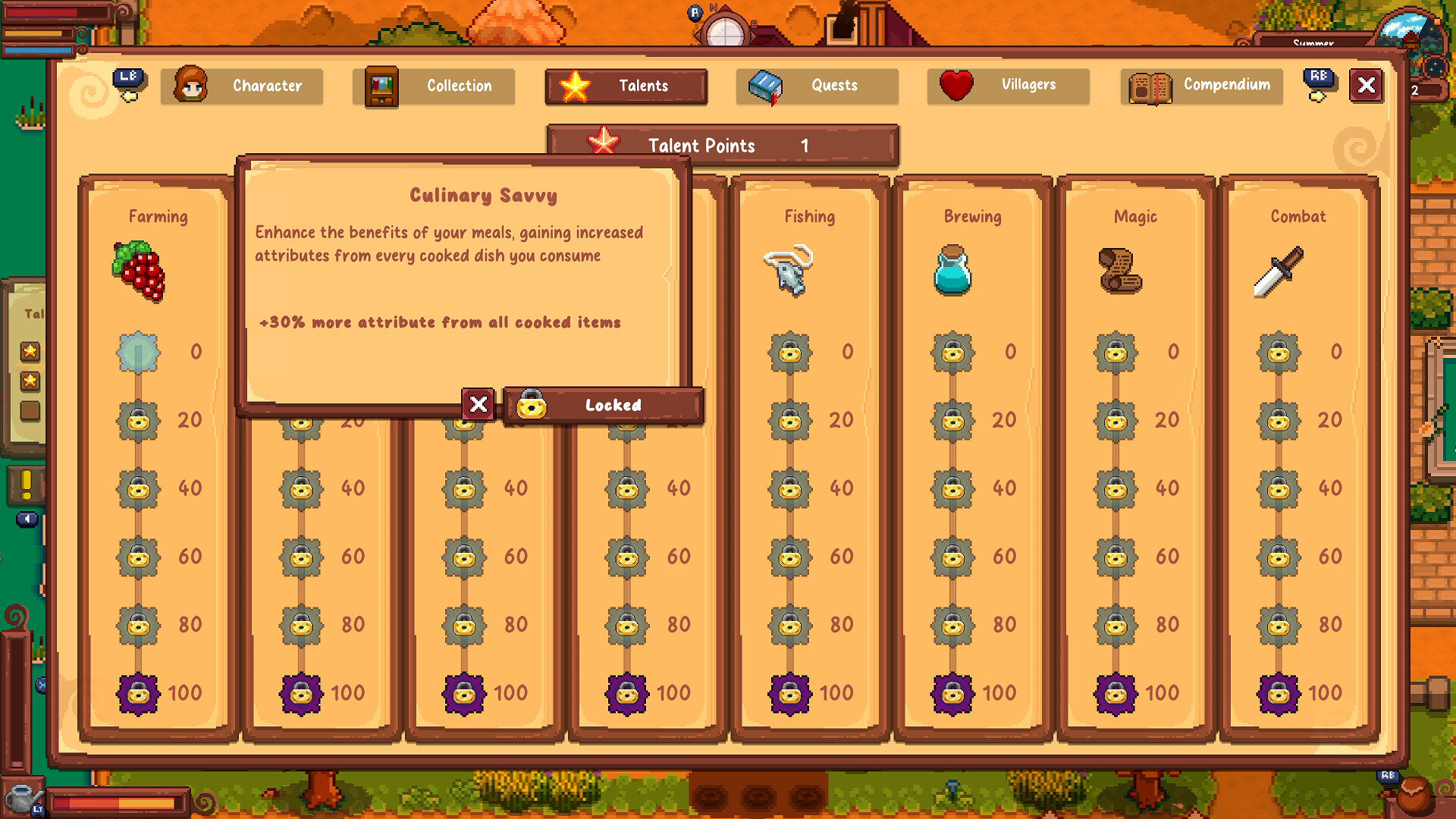Open the Villagers tab
This screenshot has height=819, width=1456.
point(1008,85)
